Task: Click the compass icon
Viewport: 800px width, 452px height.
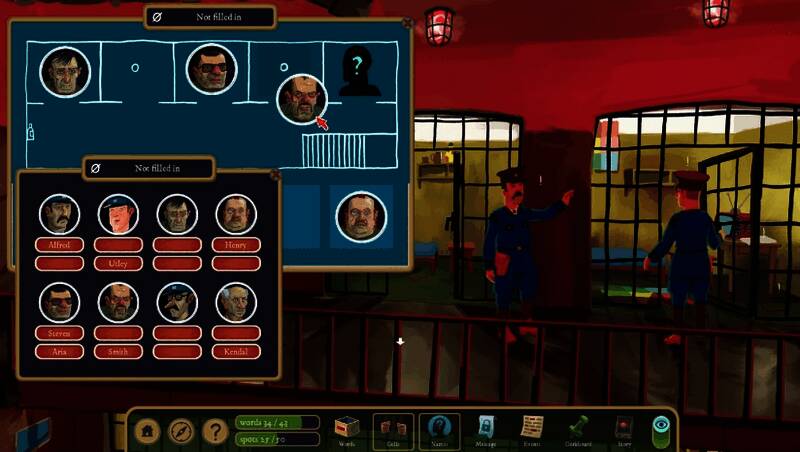Action: click(181, 431)
